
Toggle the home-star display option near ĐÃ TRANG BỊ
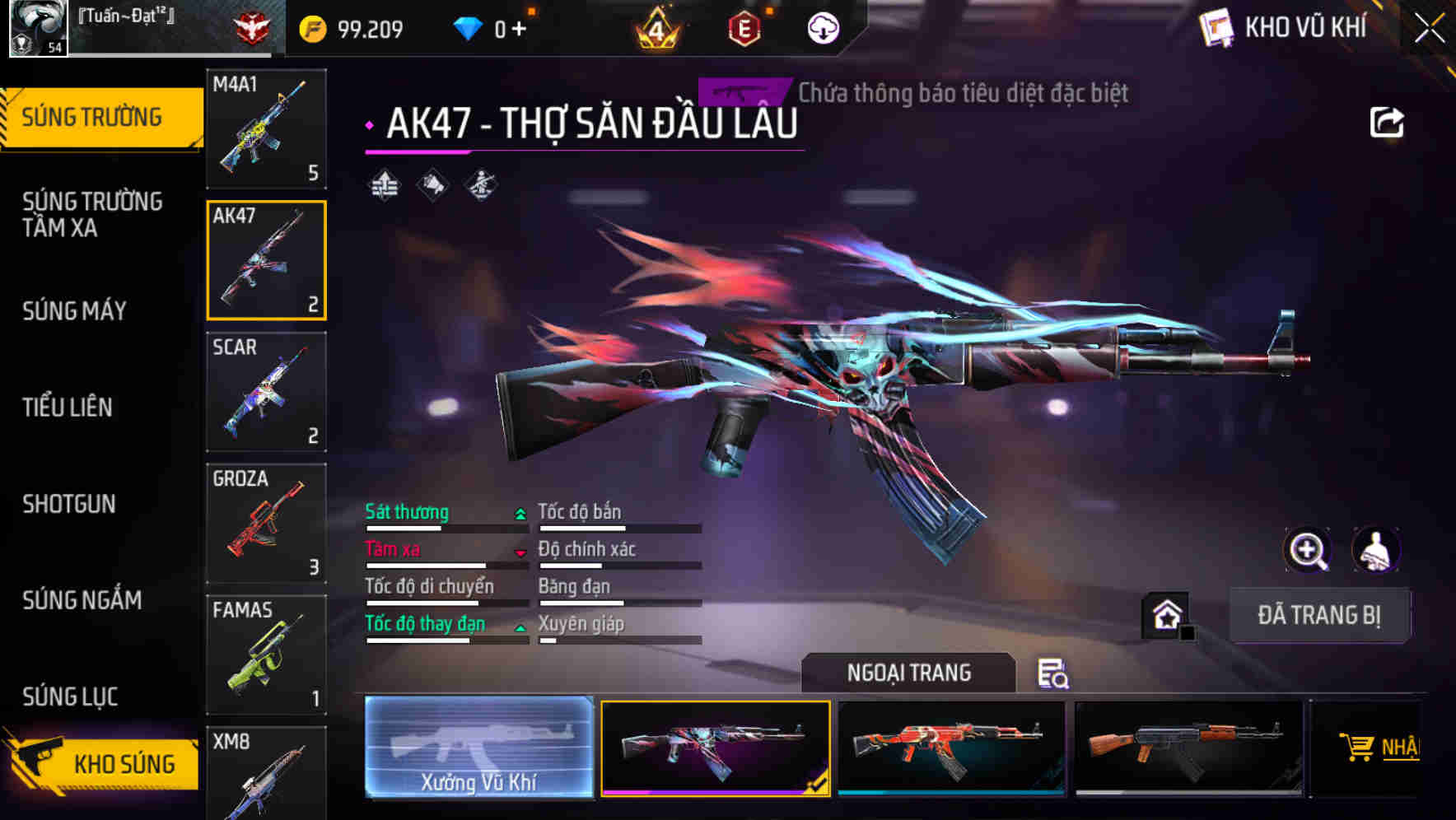[1167, 614]
